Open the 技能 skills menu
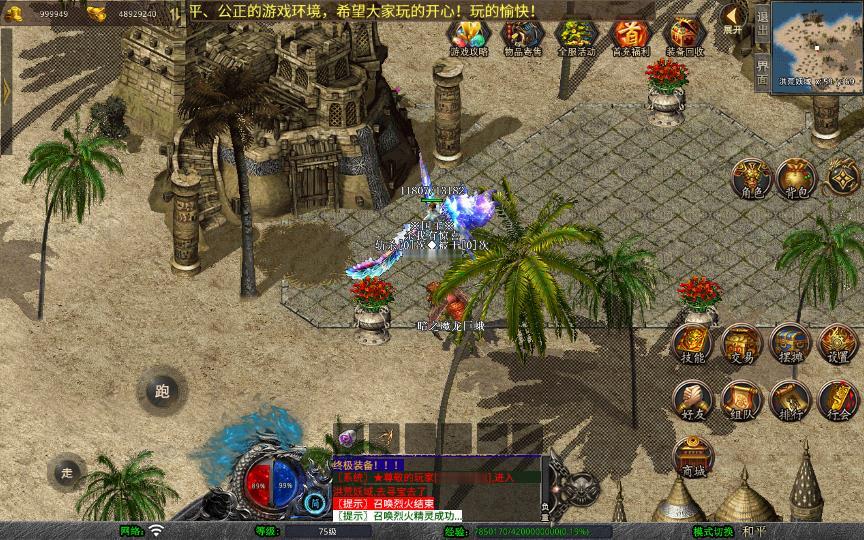The image size is (864, 540). click(x=692, y=343)
